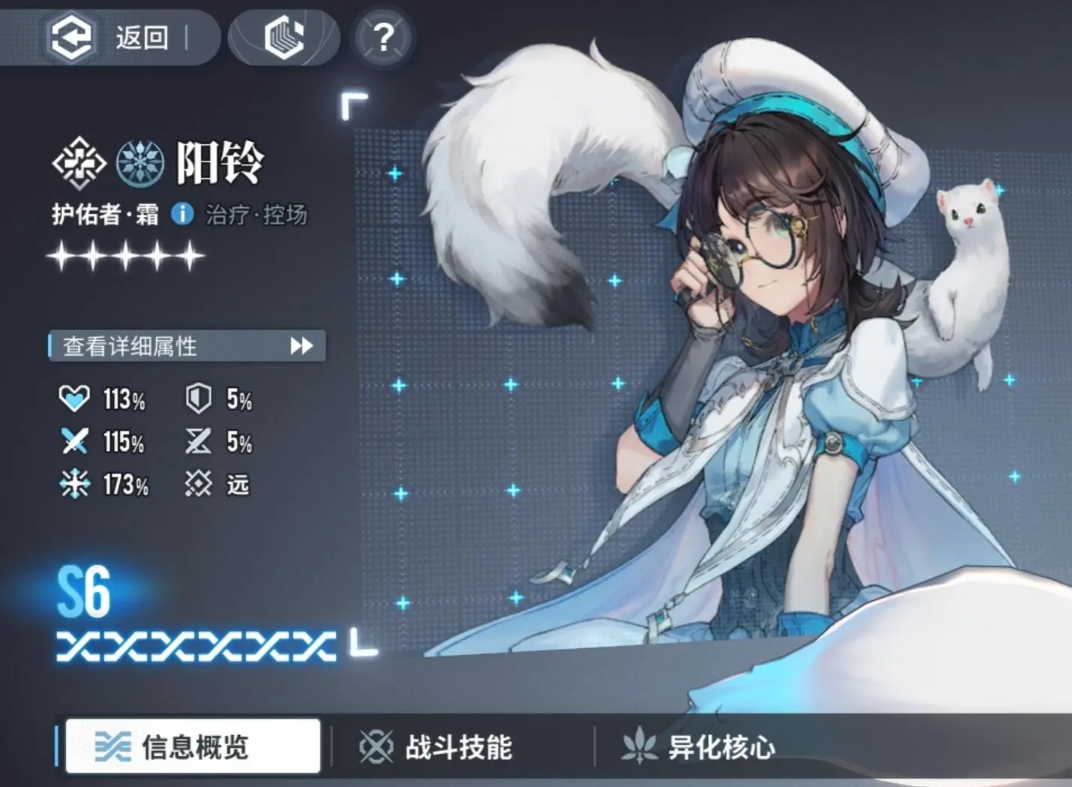The image size is (1072, 787).
Task: Open the hexagon cube icon menu
Action: 283,38
